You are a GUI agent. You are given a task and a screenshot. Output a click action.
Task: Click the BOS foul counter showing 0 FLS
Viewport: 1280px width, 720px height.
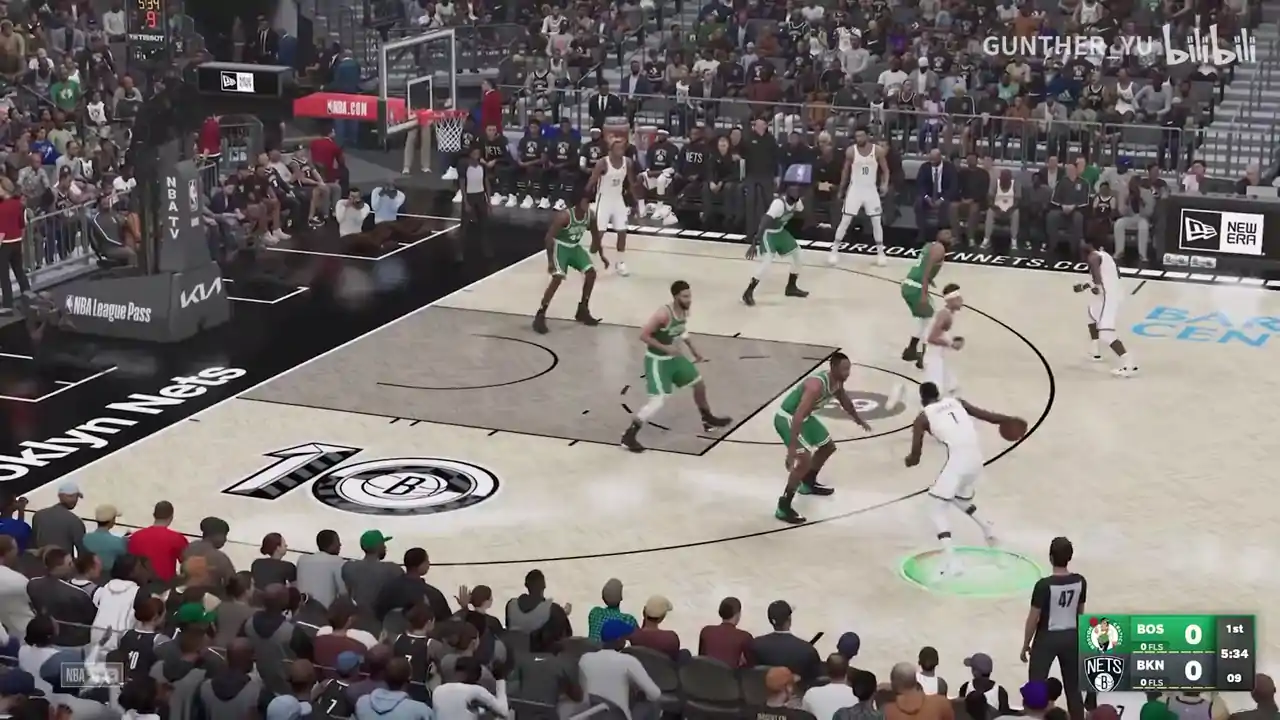tap(1151, 646)
